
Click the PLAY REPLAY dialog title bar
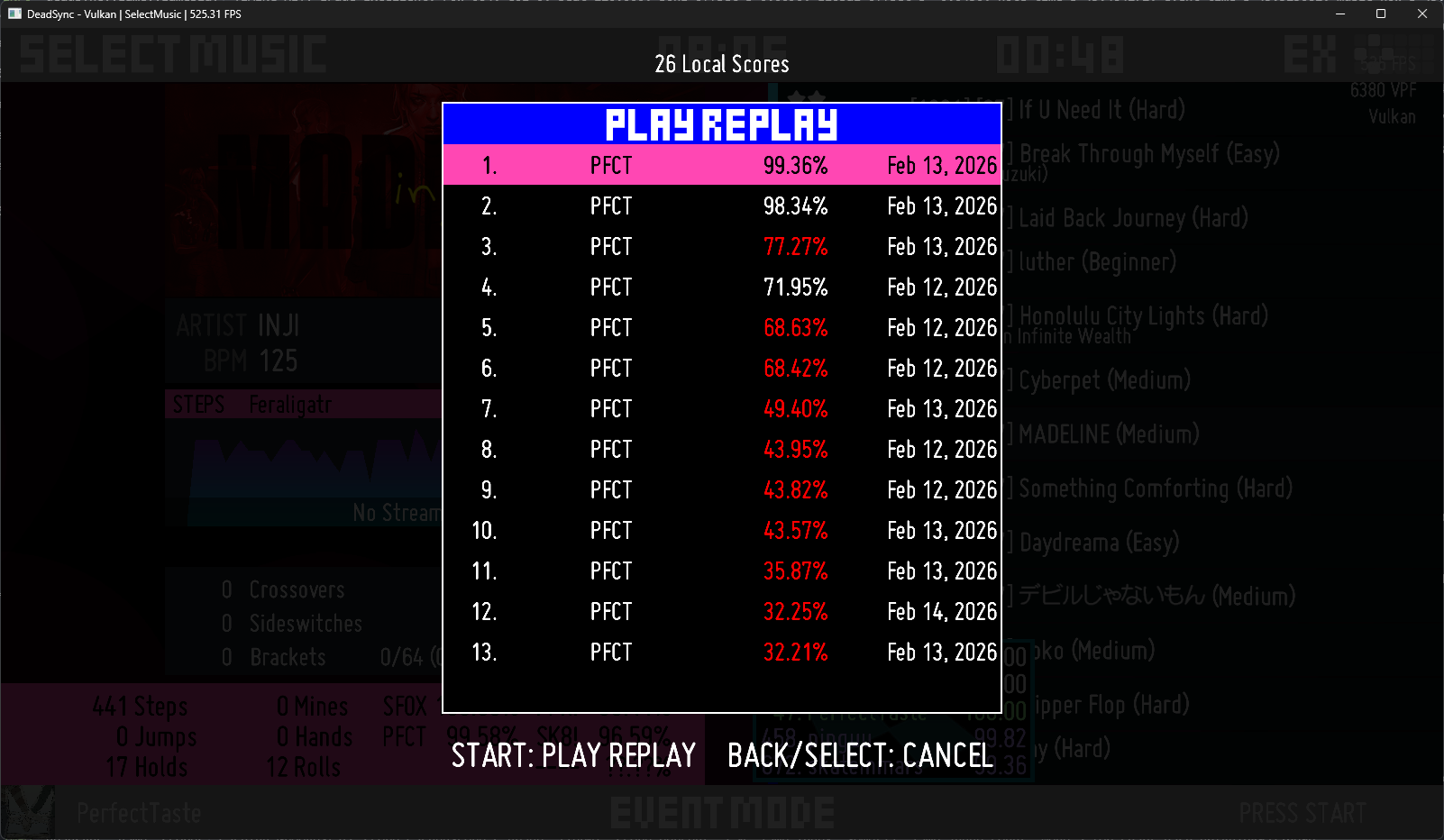[721, 125]
